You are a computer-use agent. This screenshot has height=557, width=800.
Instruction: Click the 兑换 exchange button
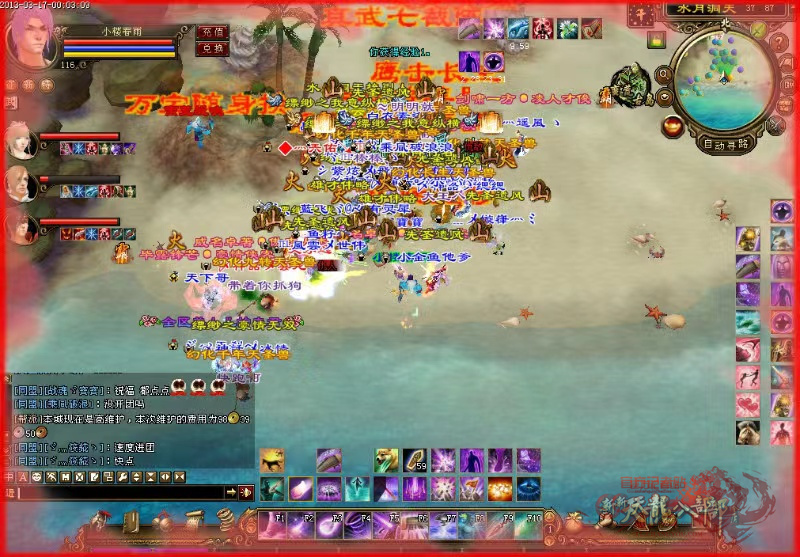pos(212,48)
